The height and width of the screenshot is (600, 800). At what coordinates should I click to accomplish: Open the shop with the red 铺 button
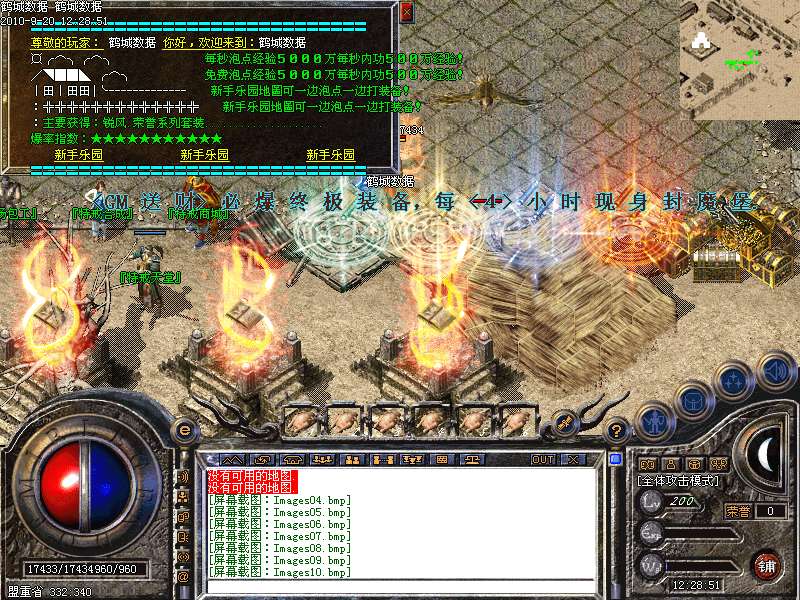(767, 565)
